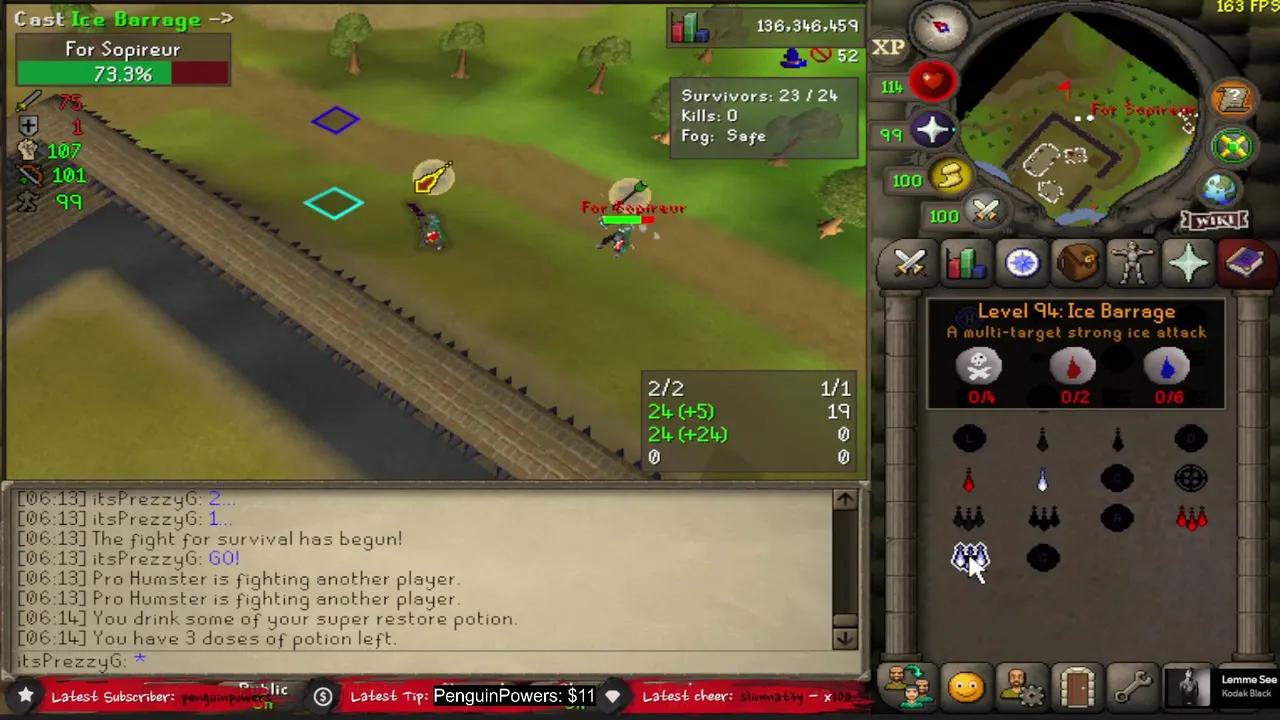Click the Equipment armor tab
The height and width of the screenshot is (720, 1280).
1131,262
